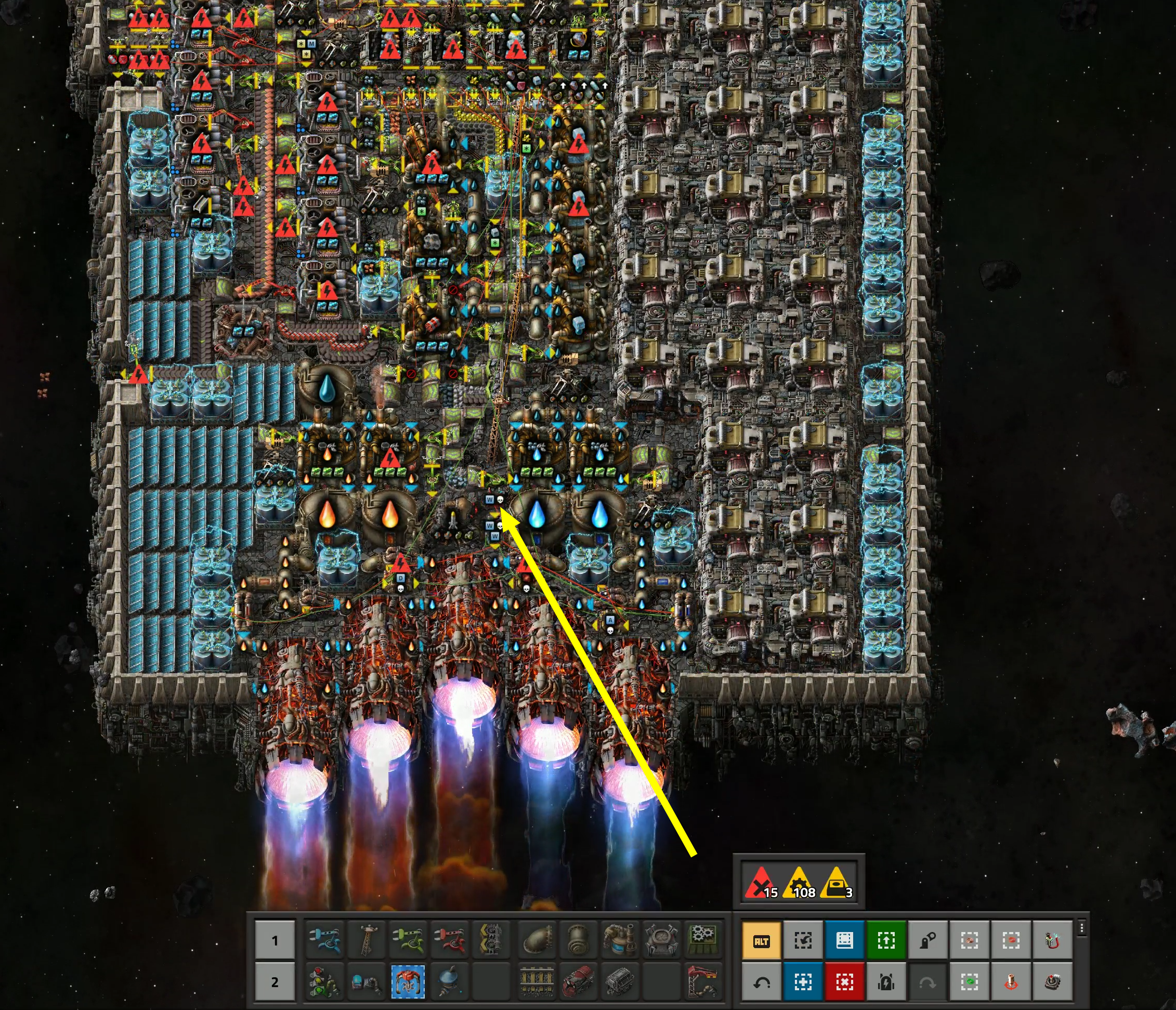1176x1010 pixels.
Task: Pick the pipe elbow item slot
Action: [x=537, y=941]
